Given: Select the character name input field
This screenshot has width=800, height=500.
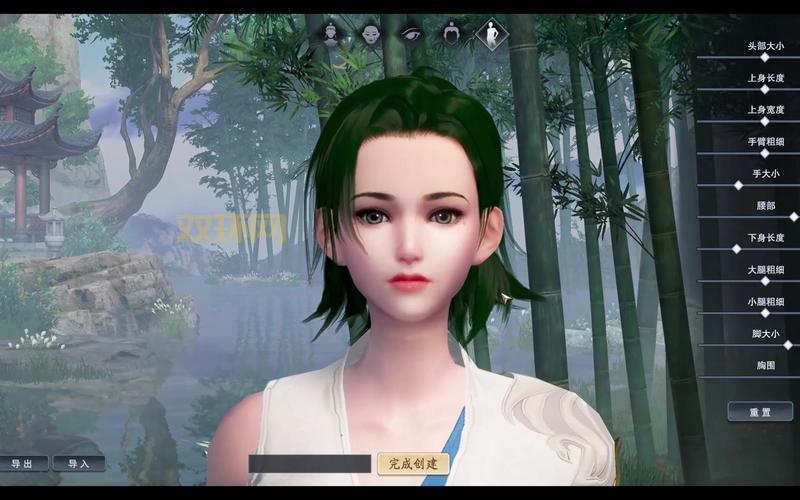Looking at the screenshot, I should [x=310, y=464].
